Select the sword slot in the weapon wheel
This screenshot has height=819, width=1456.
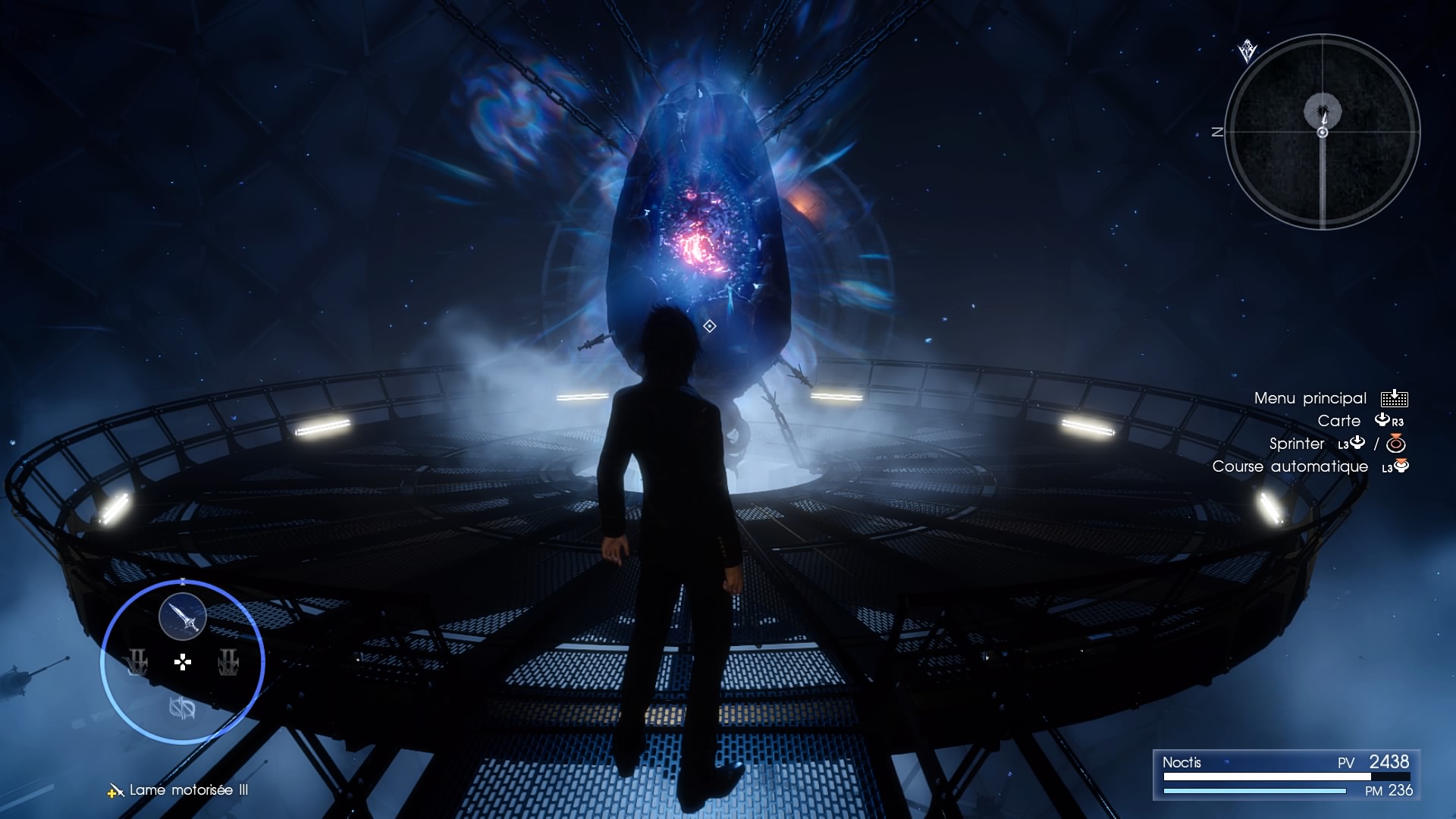coord(183,617)
